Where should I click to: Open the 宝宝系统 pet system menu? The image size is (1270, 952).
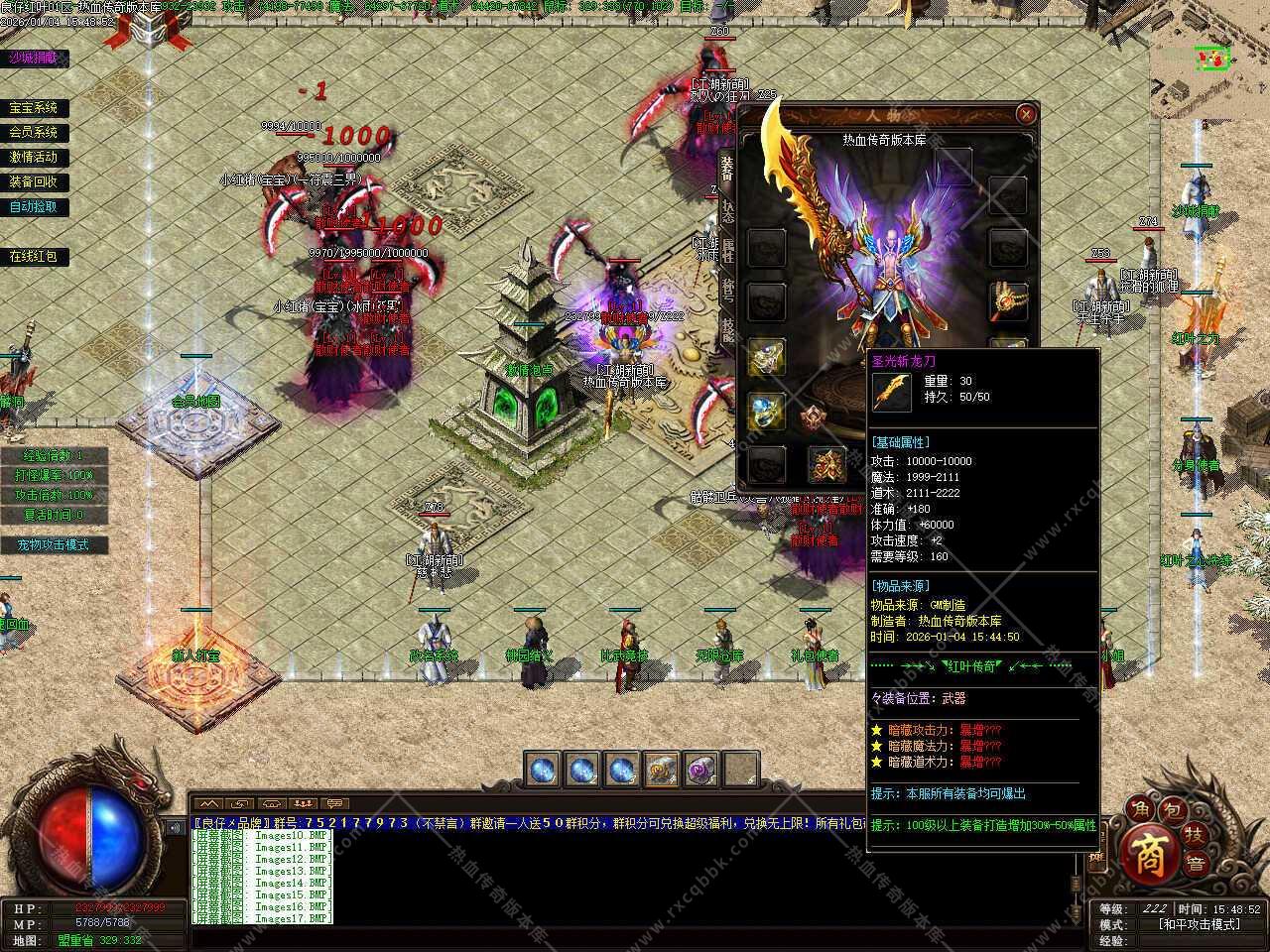(34, 108)
